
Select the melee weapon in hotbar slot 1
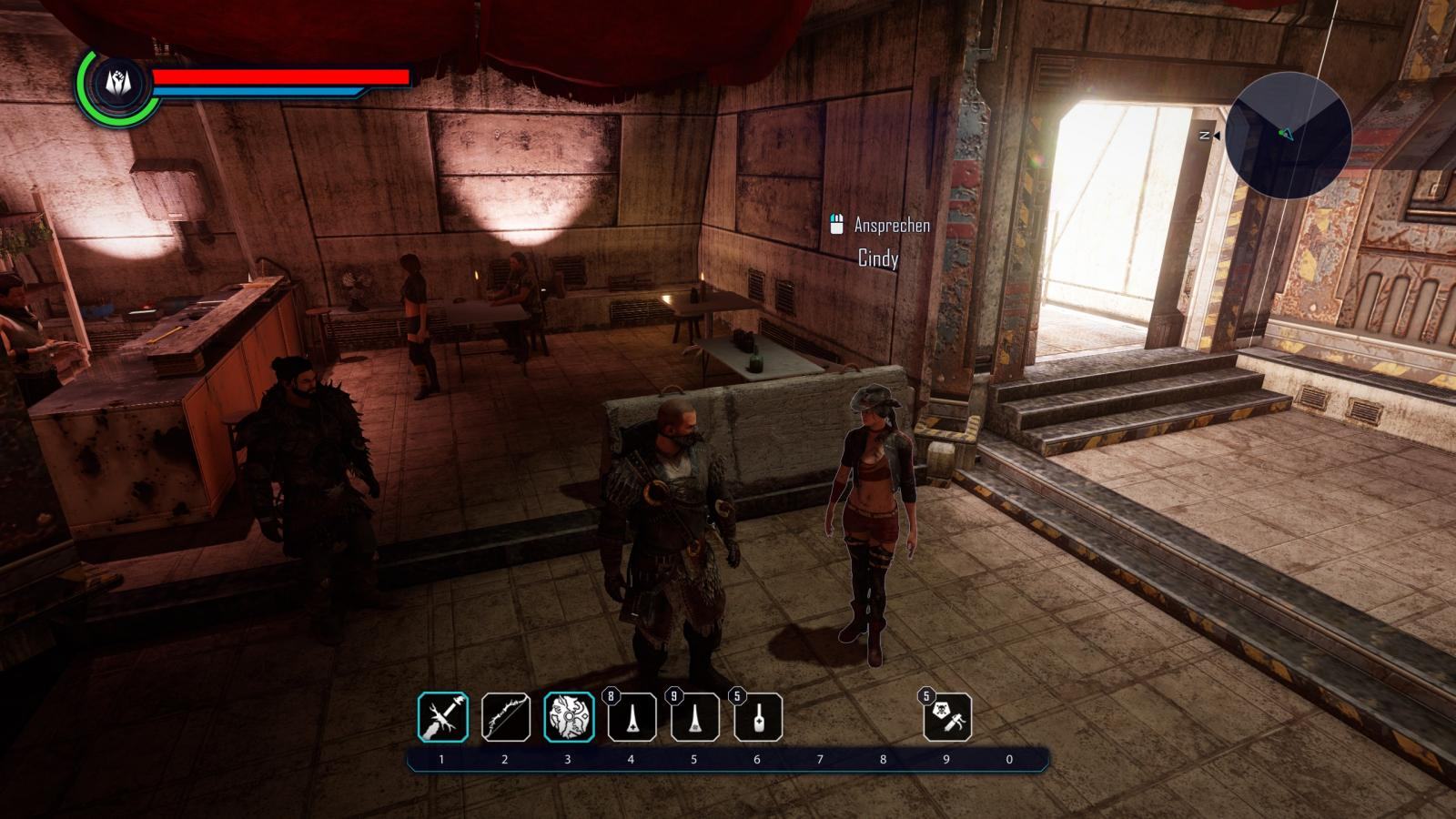[443, 717]
